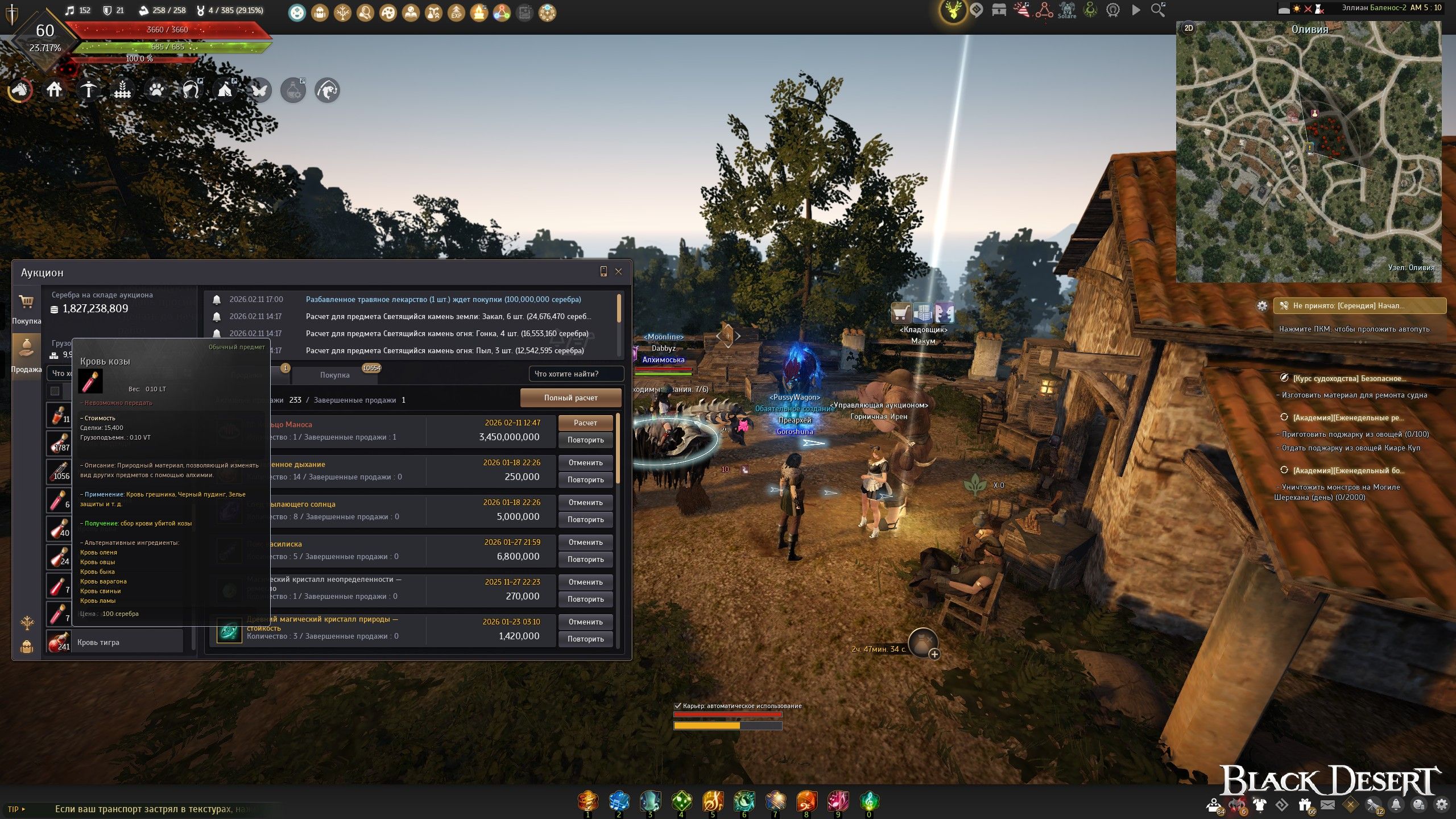The image size is (1456, 819).
Task: Focus the Что хотите найти search field
Action: (x=576, y=374)
